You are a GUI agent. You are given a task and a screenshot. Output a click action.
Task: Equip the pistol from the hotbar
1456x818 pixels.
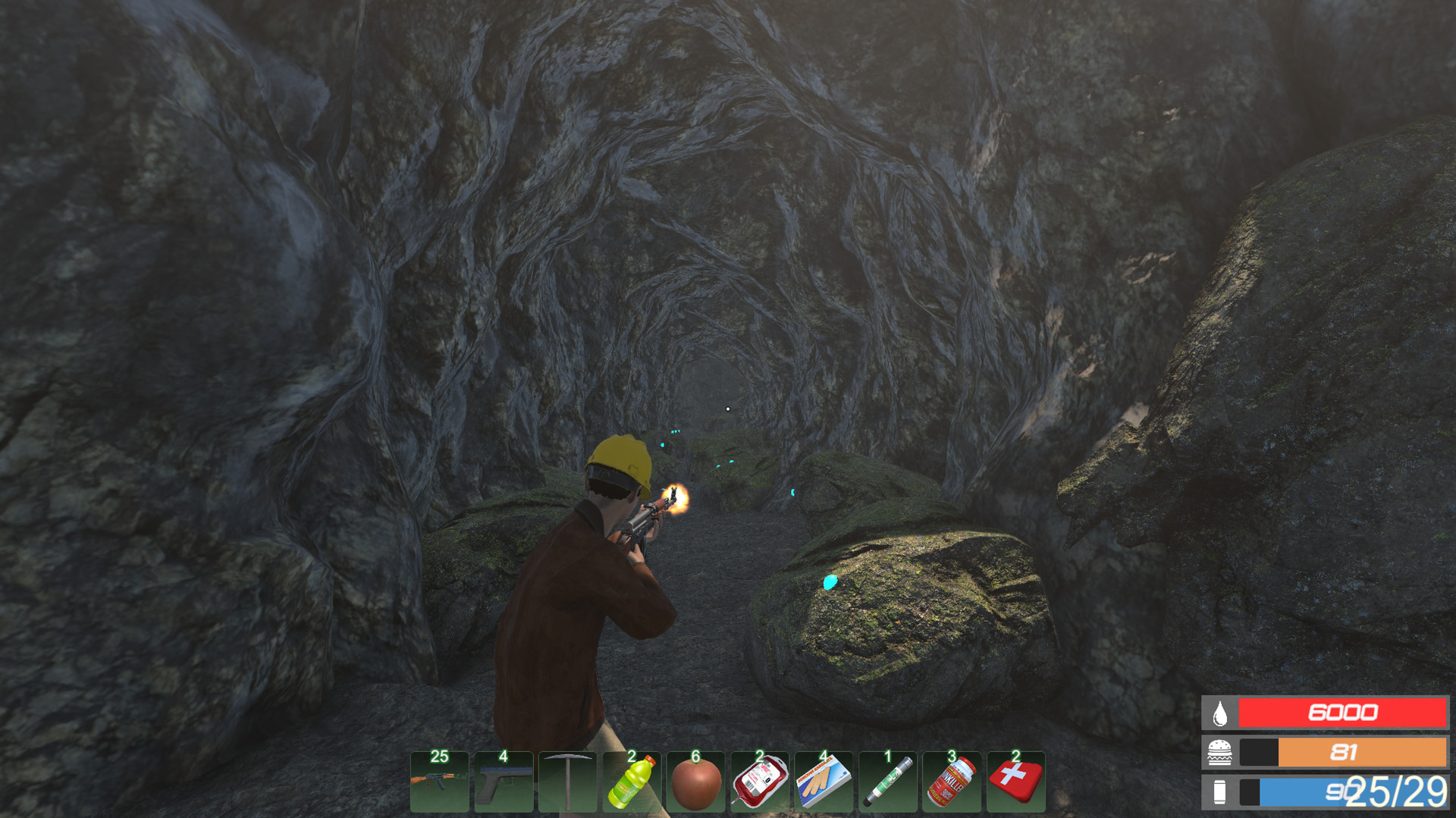pyautogui.click(x=504, y=782)
